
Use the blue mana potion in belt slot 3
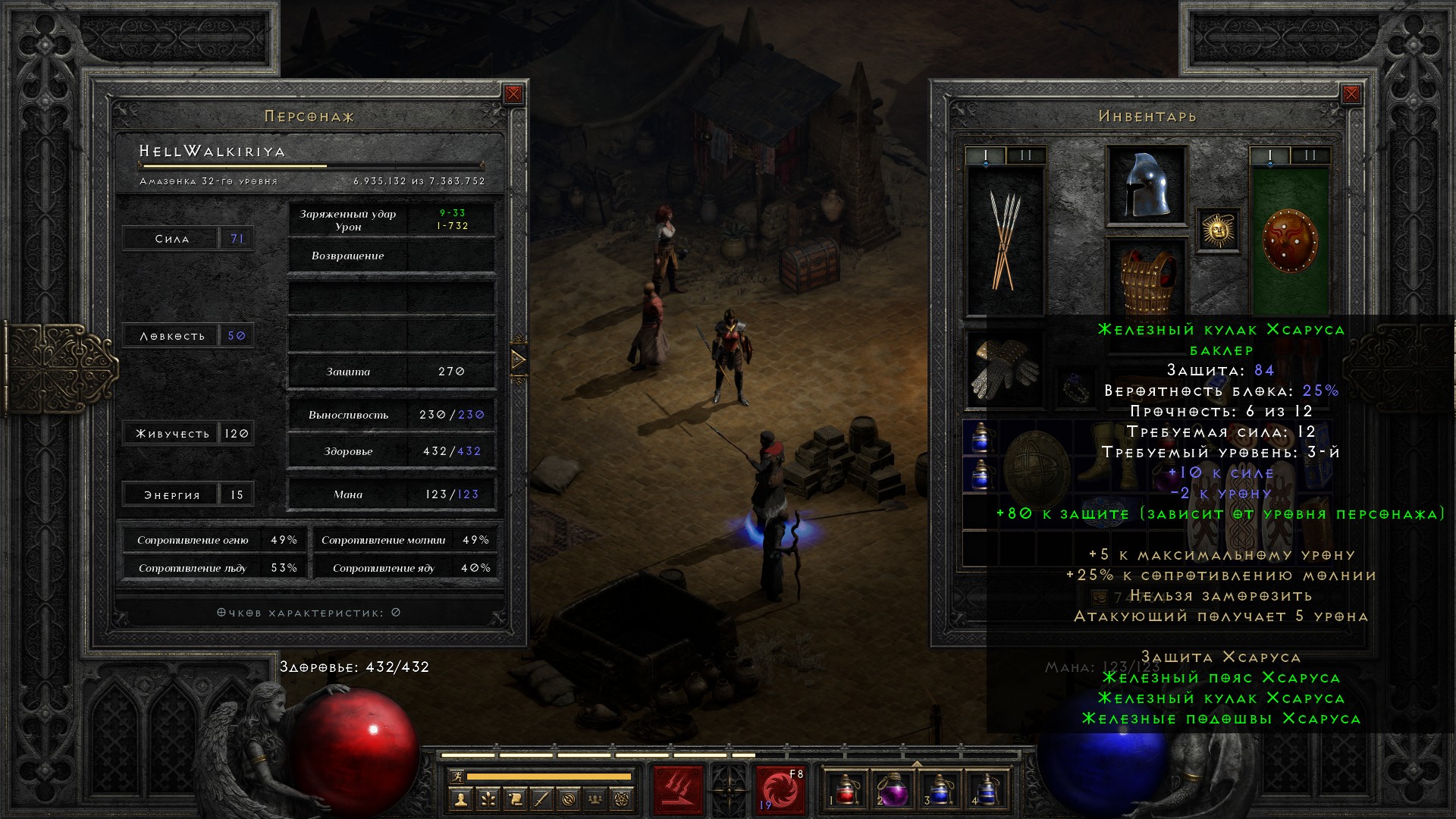tap(940, 790)
